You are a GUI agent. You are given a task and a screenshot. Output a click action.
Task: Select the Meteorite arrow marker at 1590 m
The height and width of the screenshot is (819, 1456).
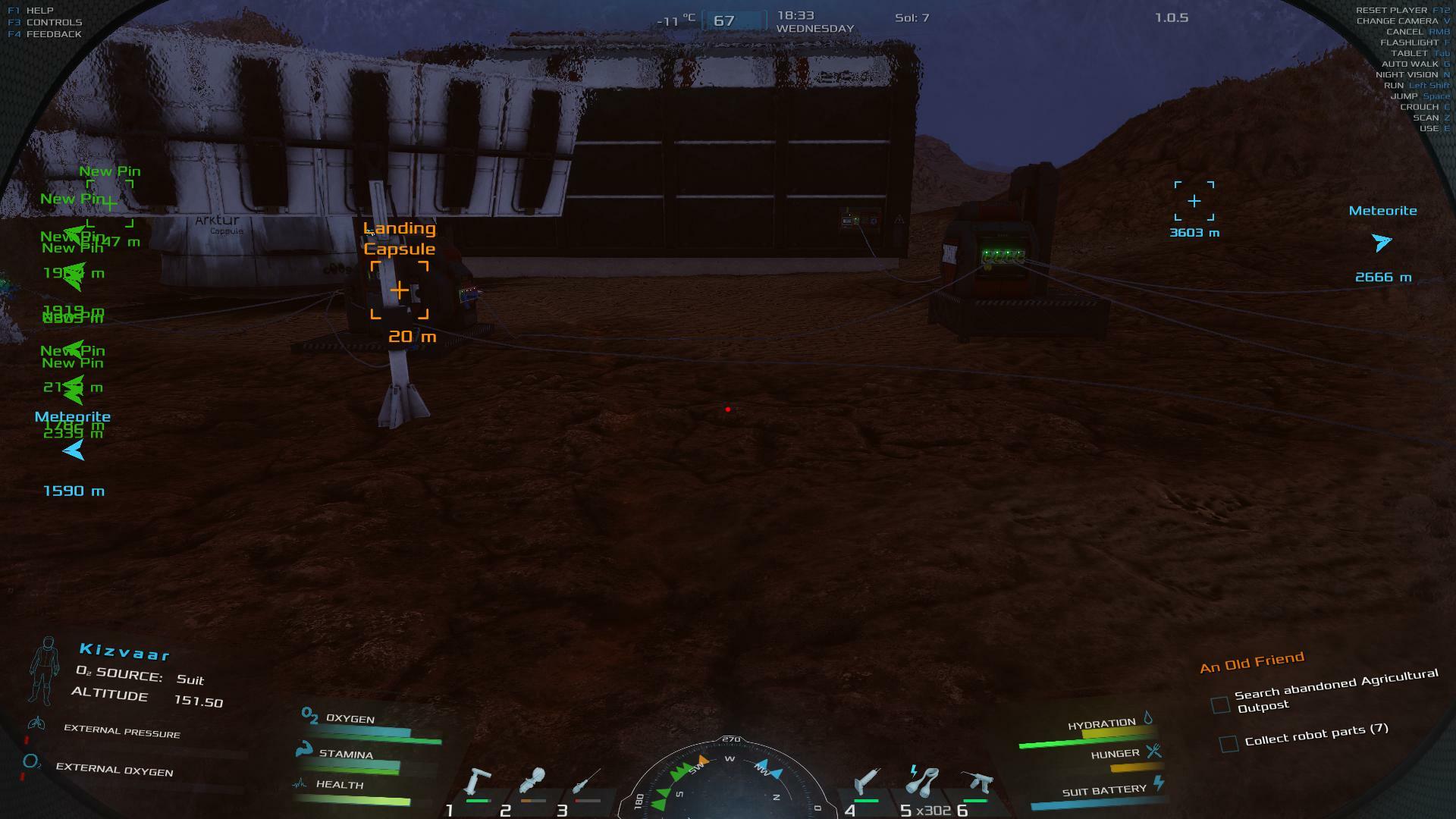tap(74, 451)
